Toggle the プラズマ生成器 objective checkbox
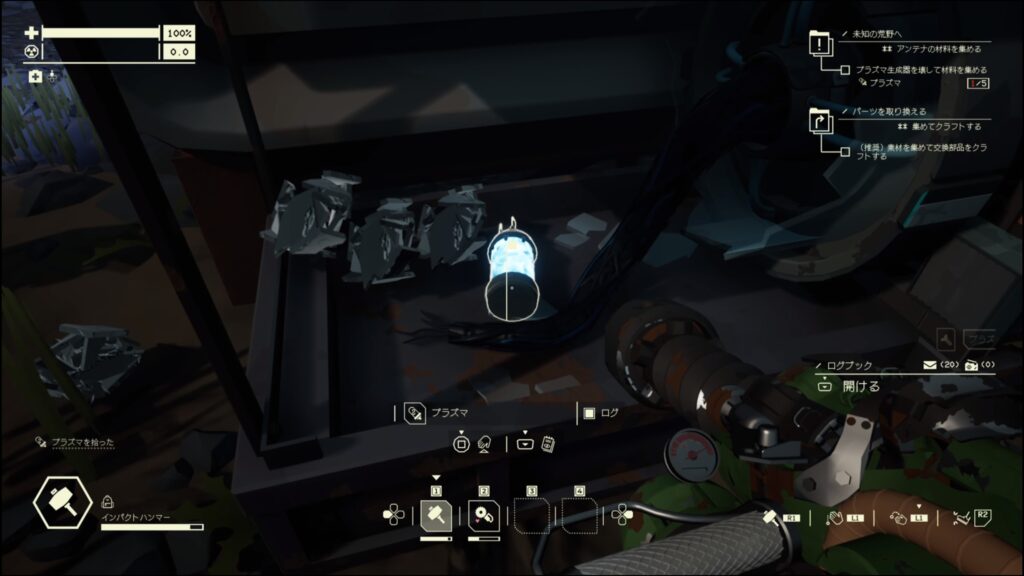The image size is (1024, 576). point(846,70)
